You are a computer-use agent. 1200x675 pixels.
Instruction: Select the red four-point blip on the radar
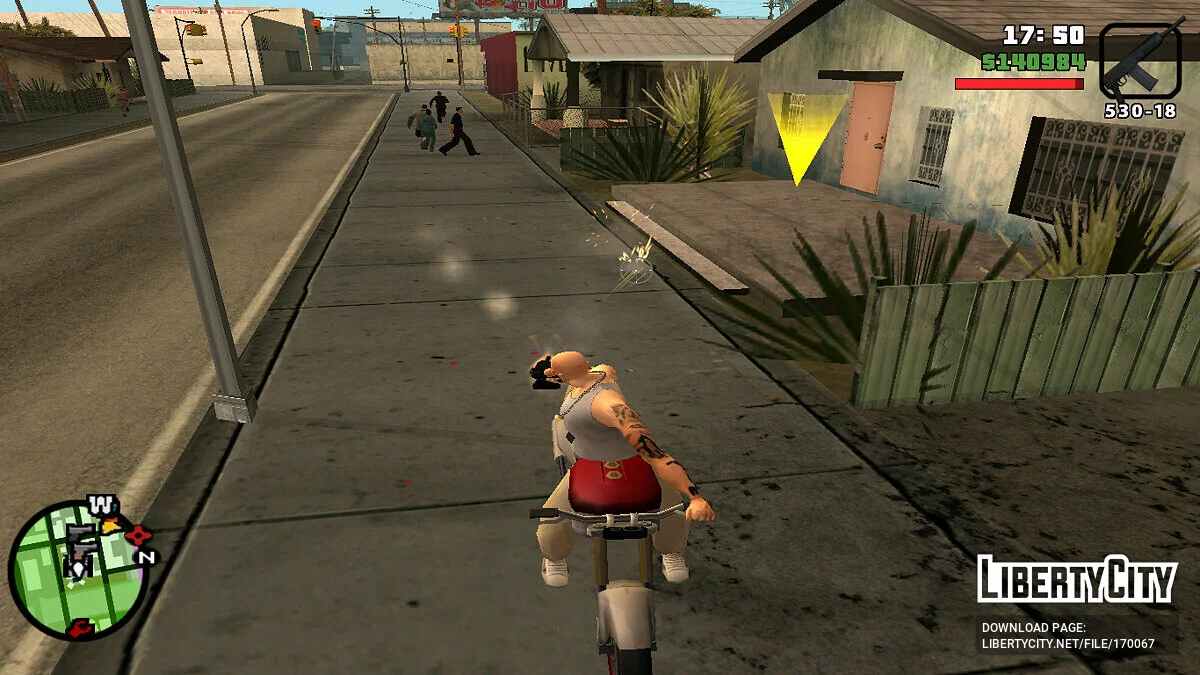coord(138,535)
